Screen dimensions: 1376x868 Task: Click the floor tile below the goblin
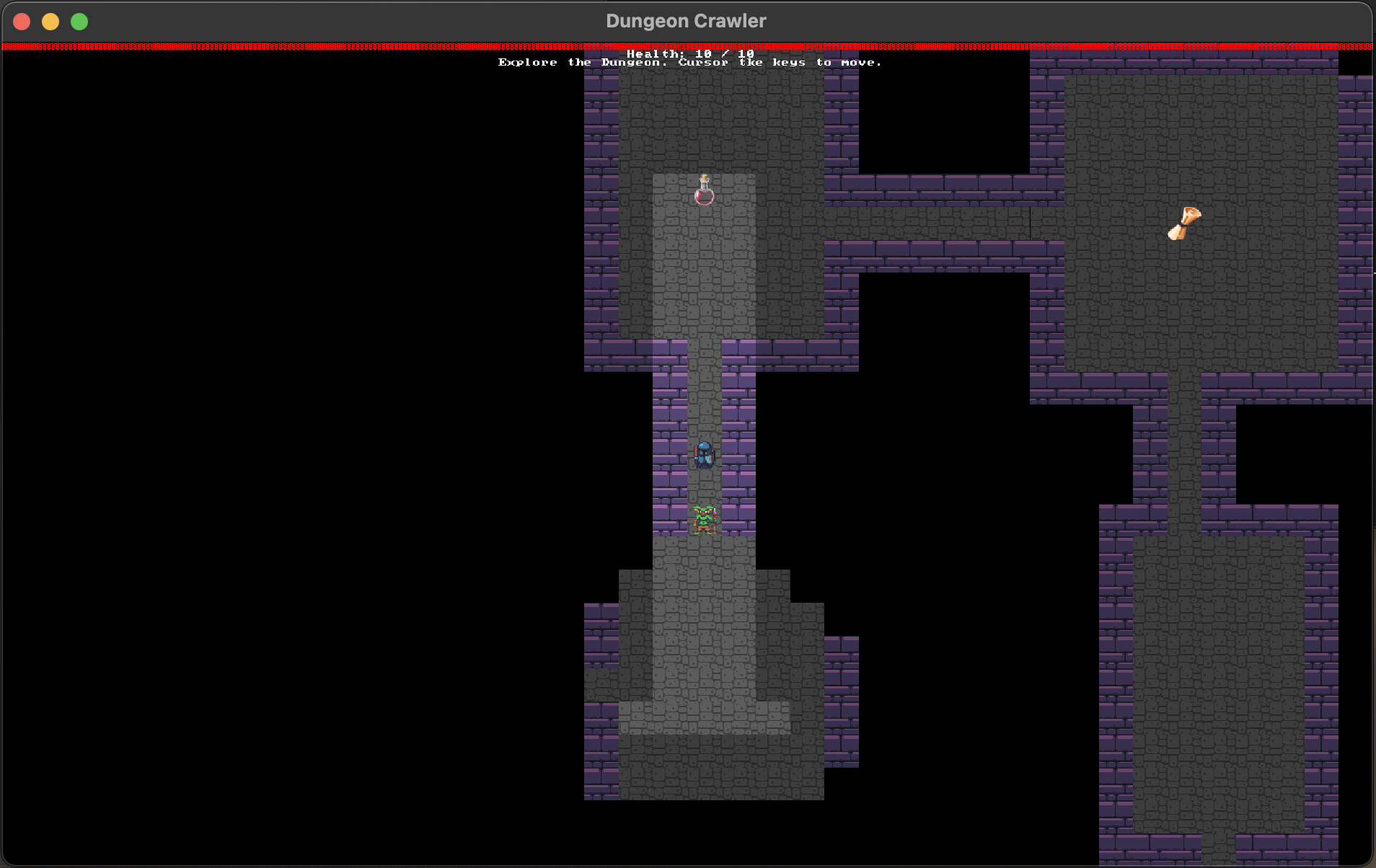tap(705, 555)
